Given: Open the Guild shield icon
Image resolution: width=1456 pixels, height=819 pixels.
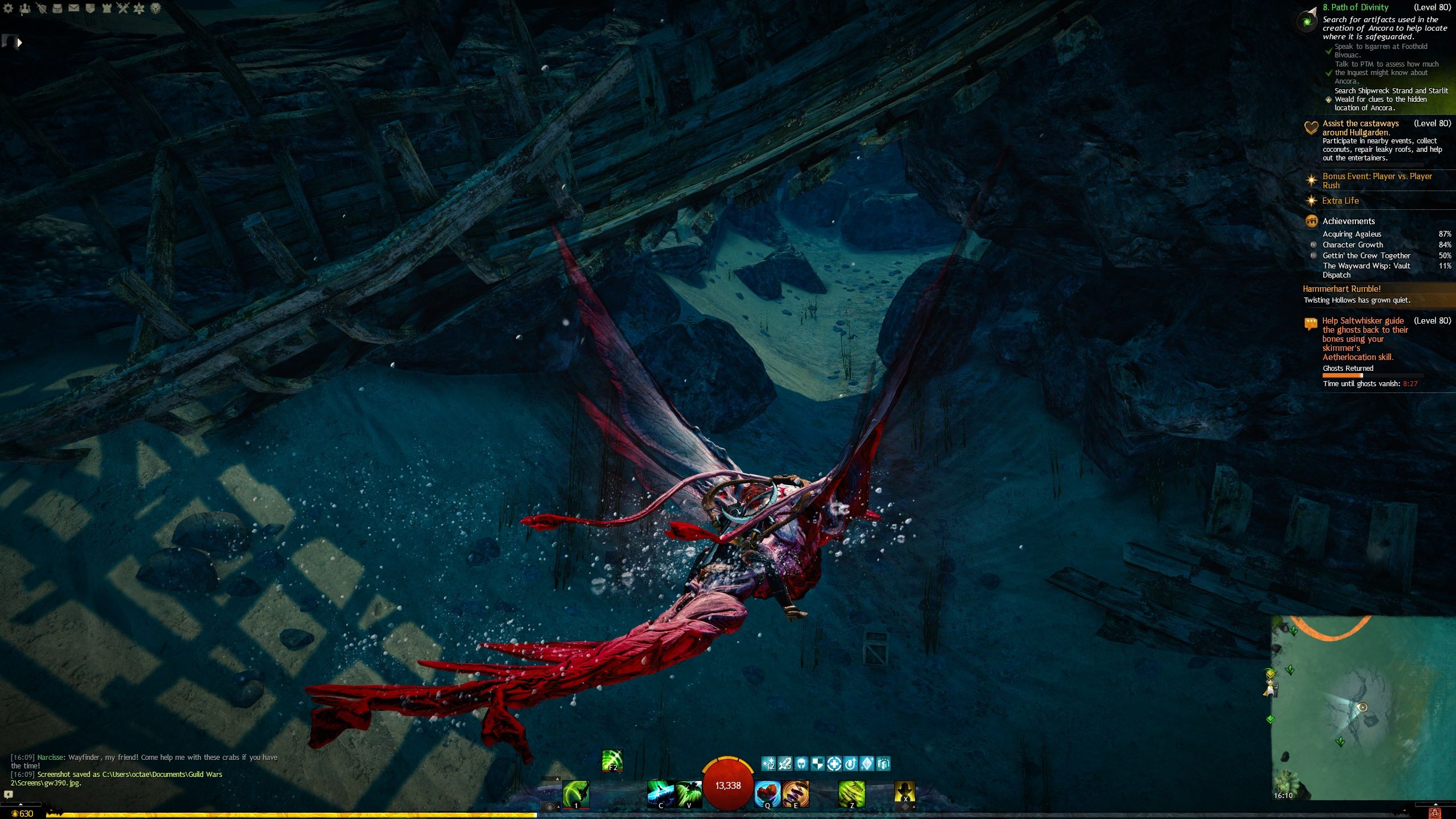Looking at the screenshot, I should (90, 9).
